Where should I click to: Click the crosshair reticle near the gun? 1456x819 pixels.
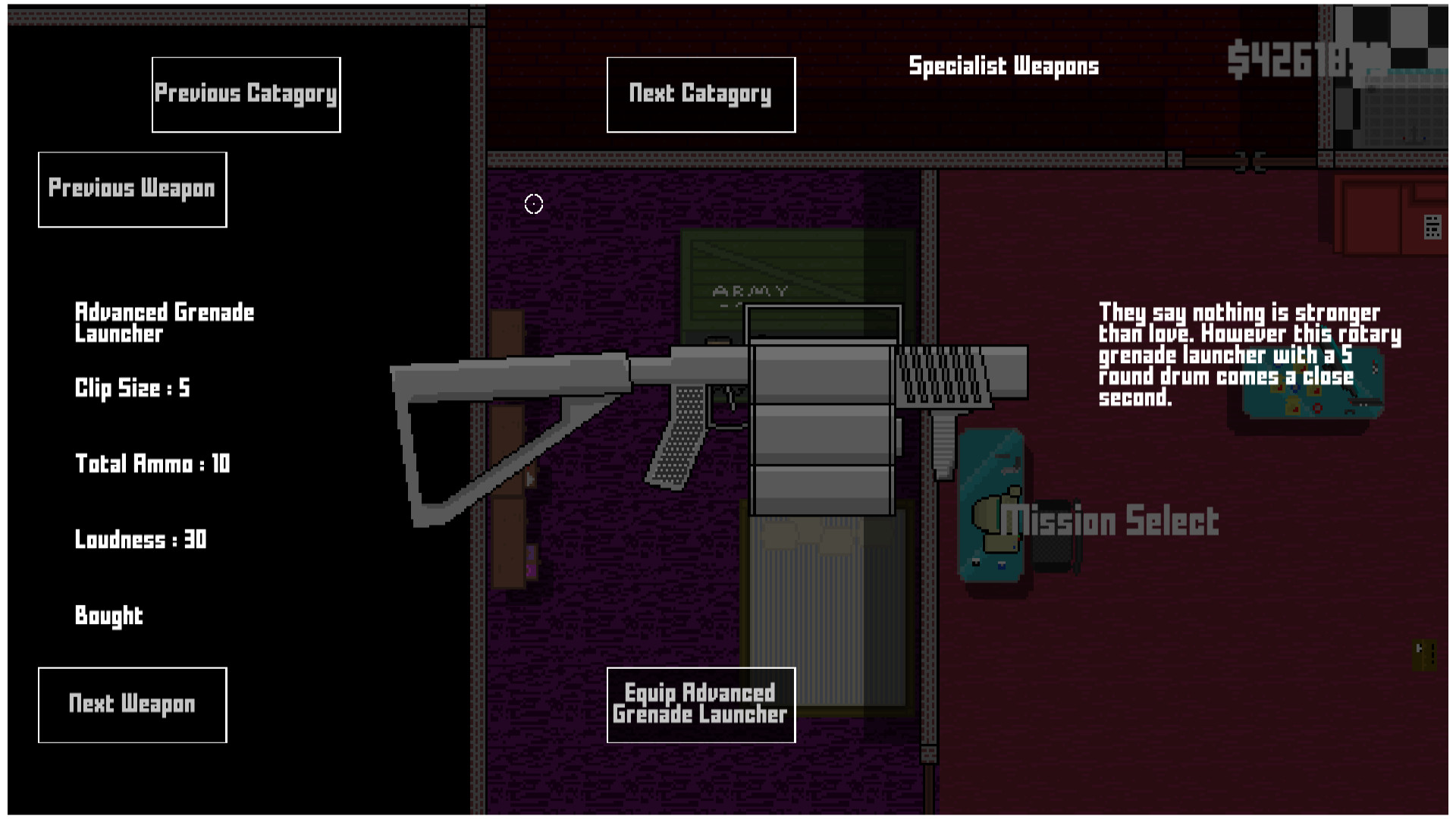532,203
